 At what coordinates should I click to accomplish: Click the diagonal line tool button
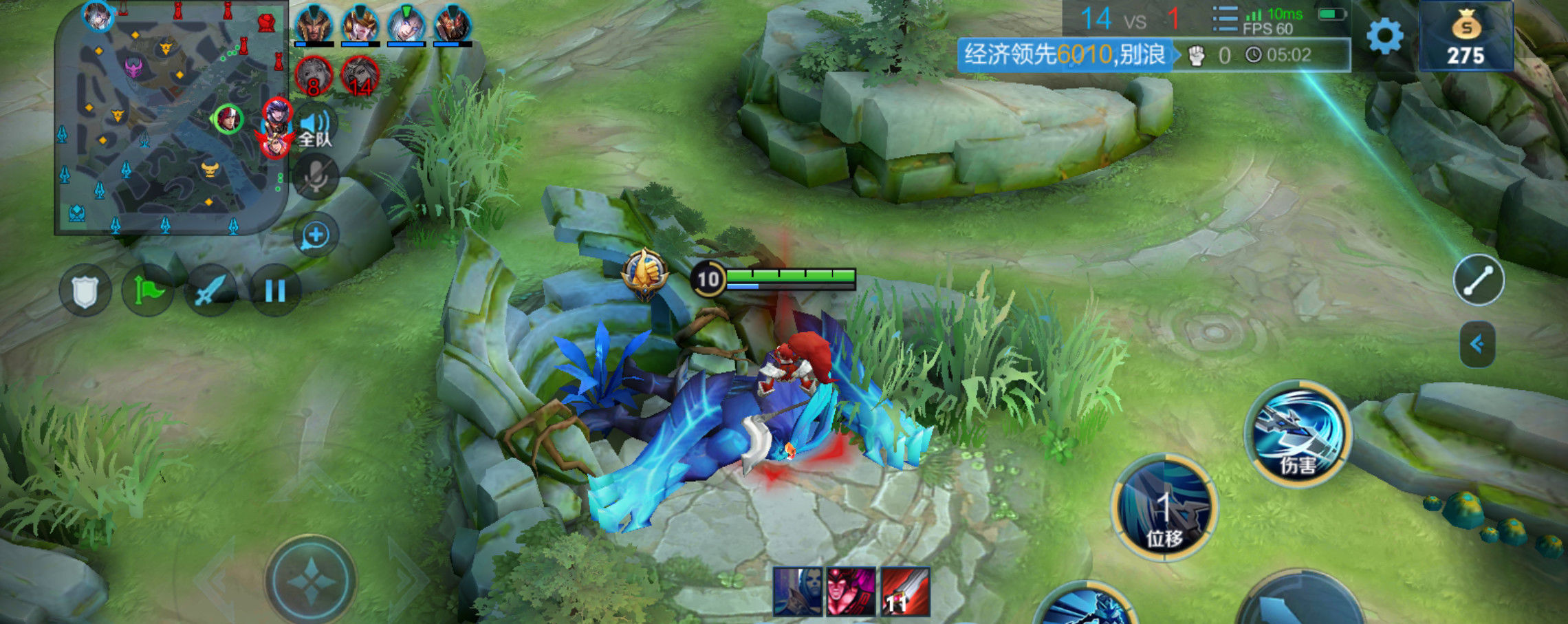pos(1478,281)
